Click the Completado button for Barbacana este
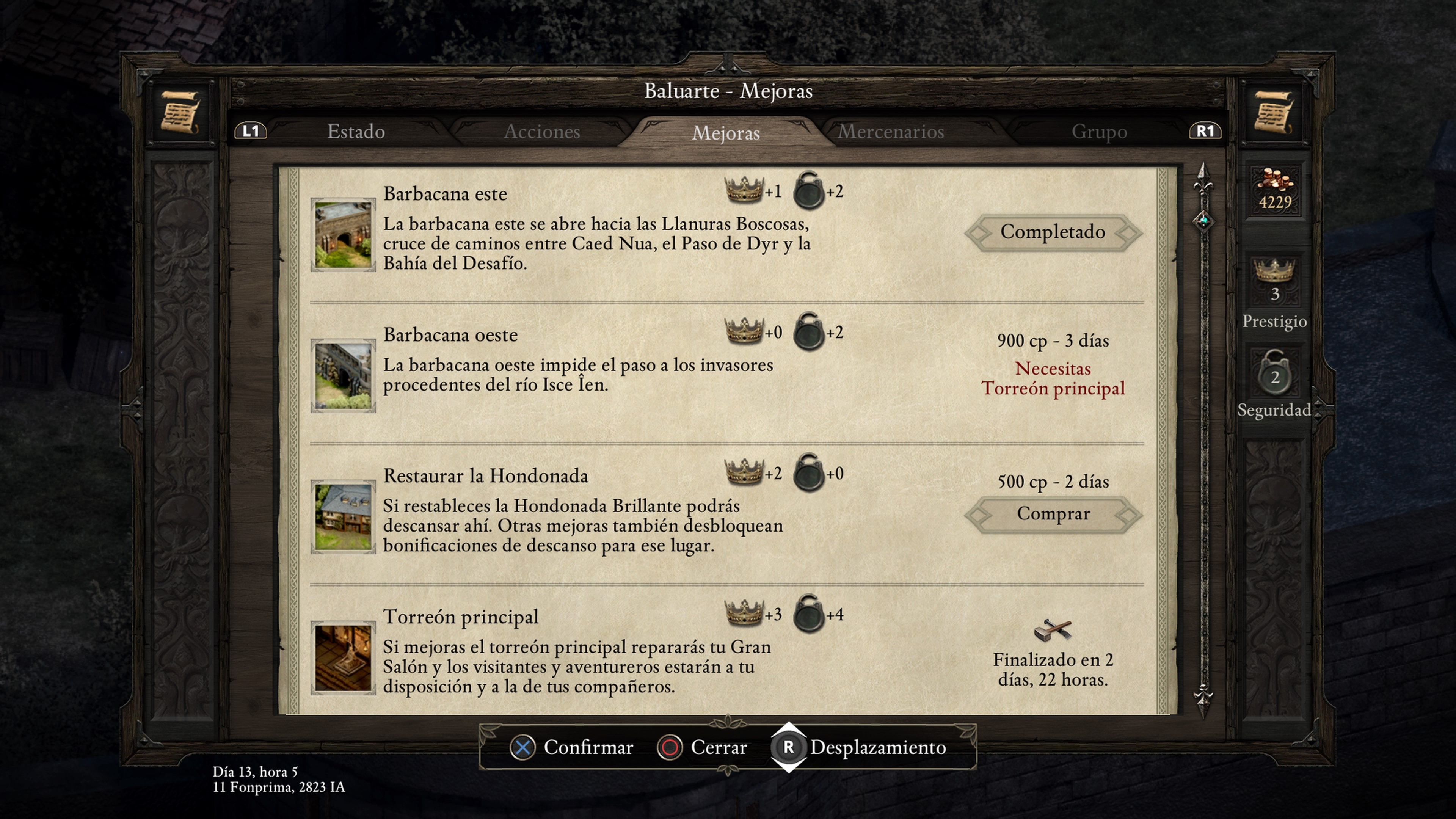The width and height of the screenshot is (1456, 819). (x=1053, y=232)
